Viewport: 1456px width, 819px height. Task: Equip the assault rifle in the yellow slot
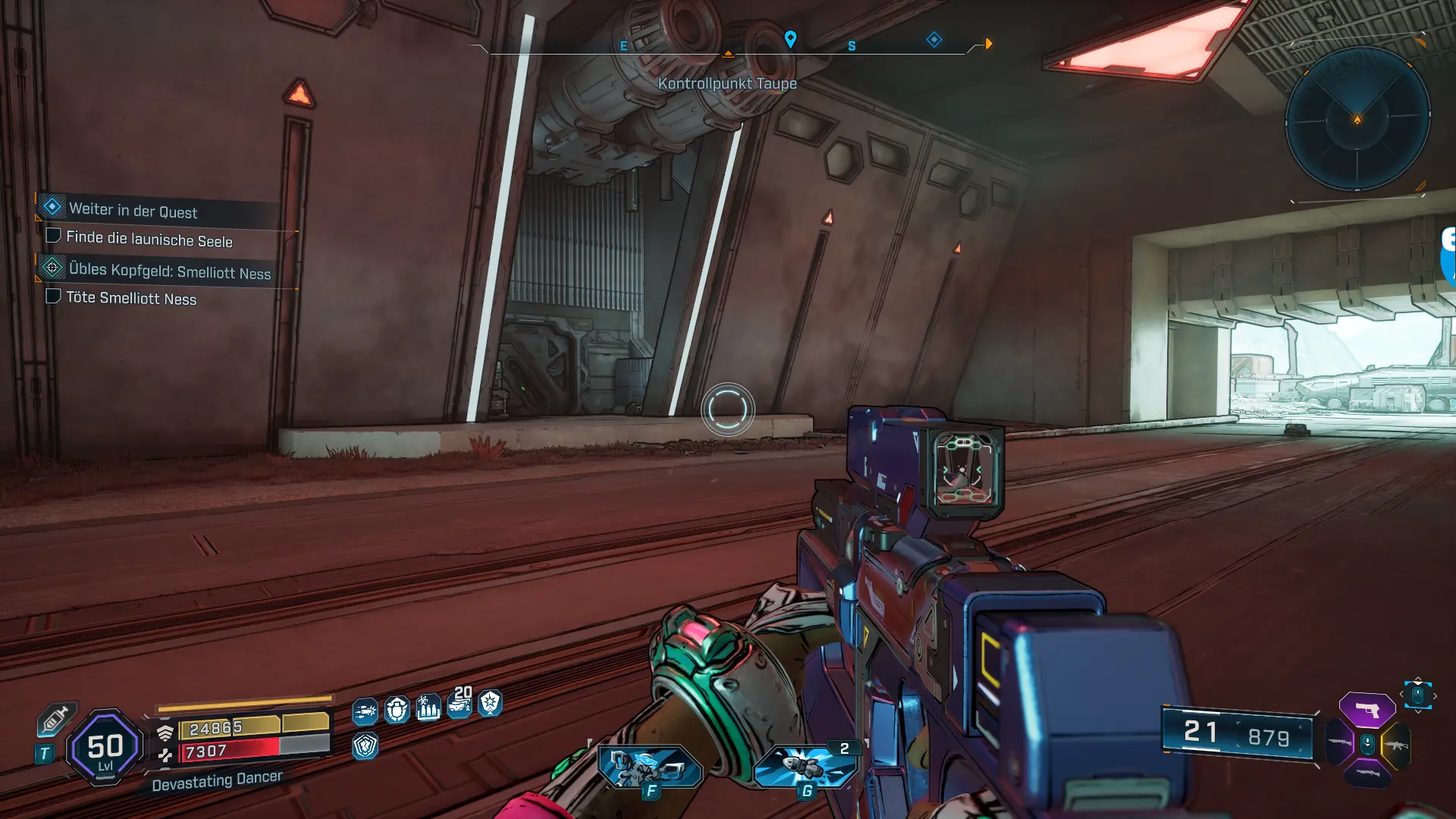coord(1396,745)
